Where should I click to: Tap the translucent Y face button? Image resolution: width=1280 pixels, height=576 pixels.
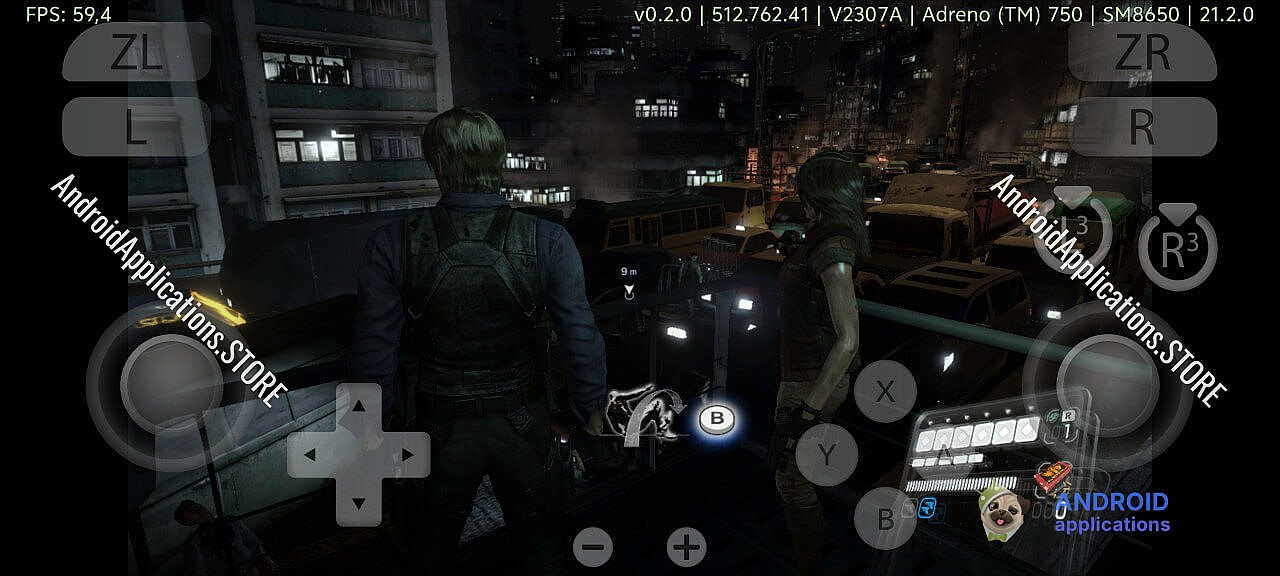[826, 455]
